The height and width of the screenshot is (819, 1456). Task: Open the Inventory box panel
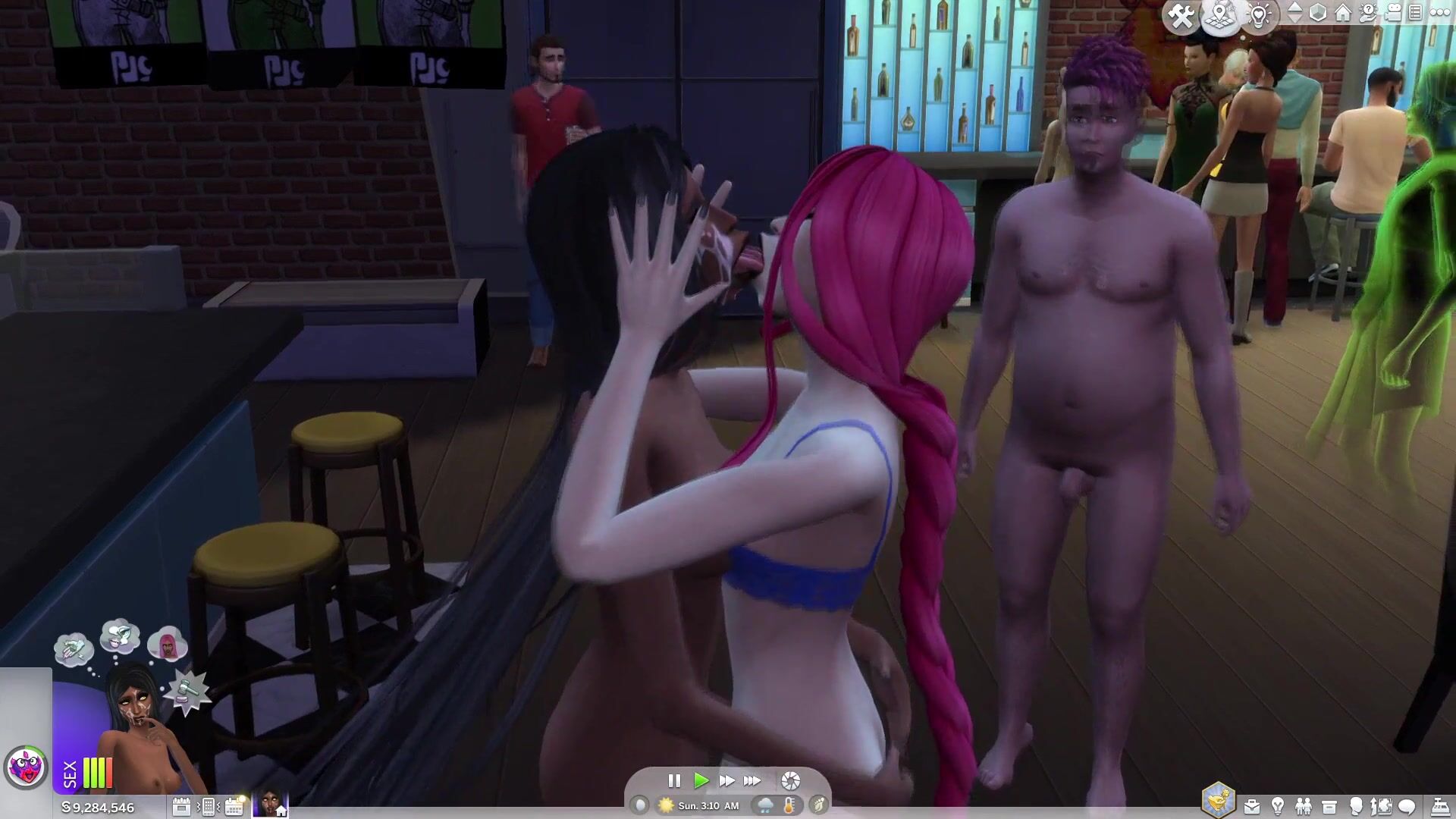point(1329,806)
